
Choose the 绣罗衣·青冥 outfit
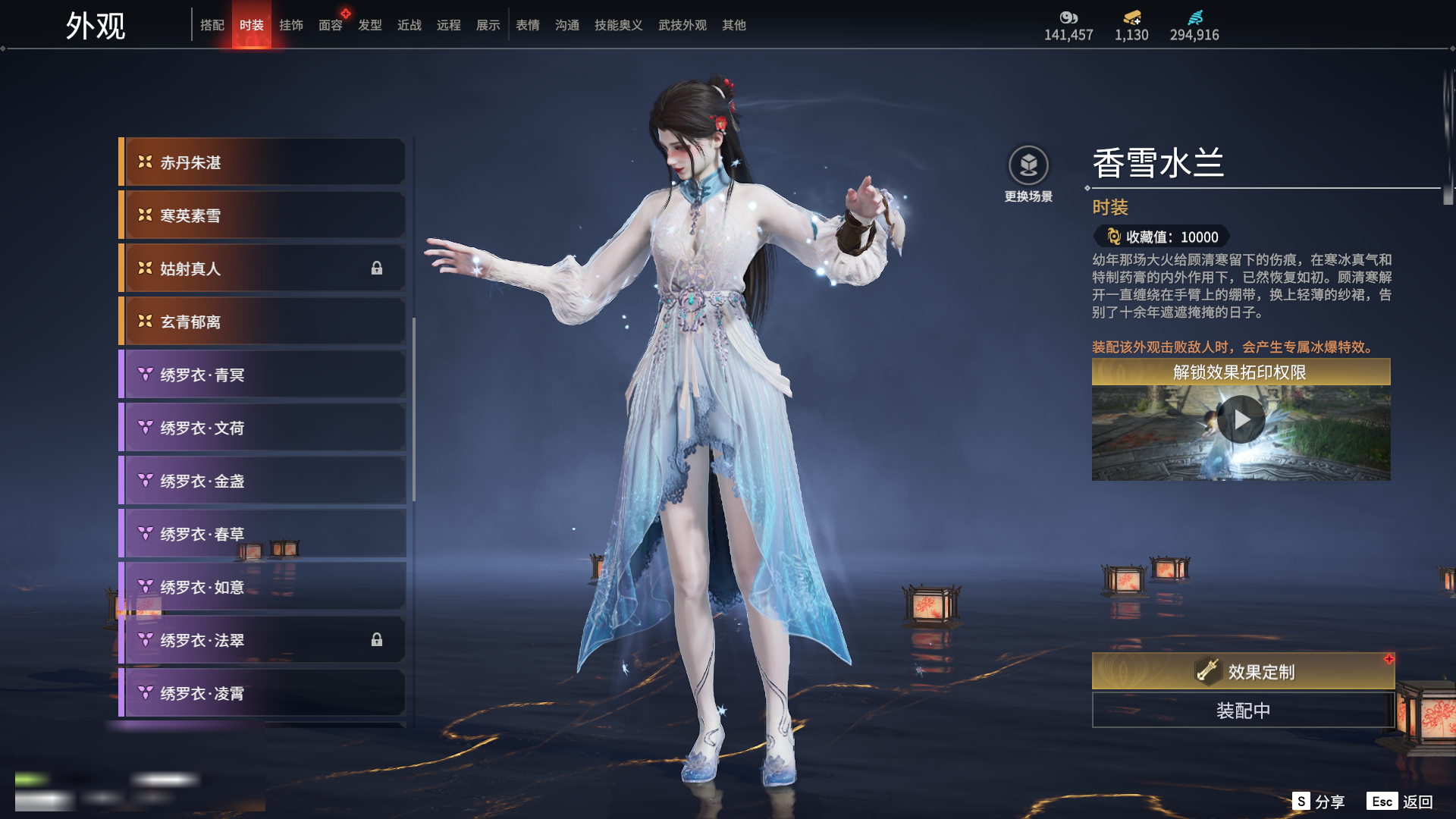262,375
